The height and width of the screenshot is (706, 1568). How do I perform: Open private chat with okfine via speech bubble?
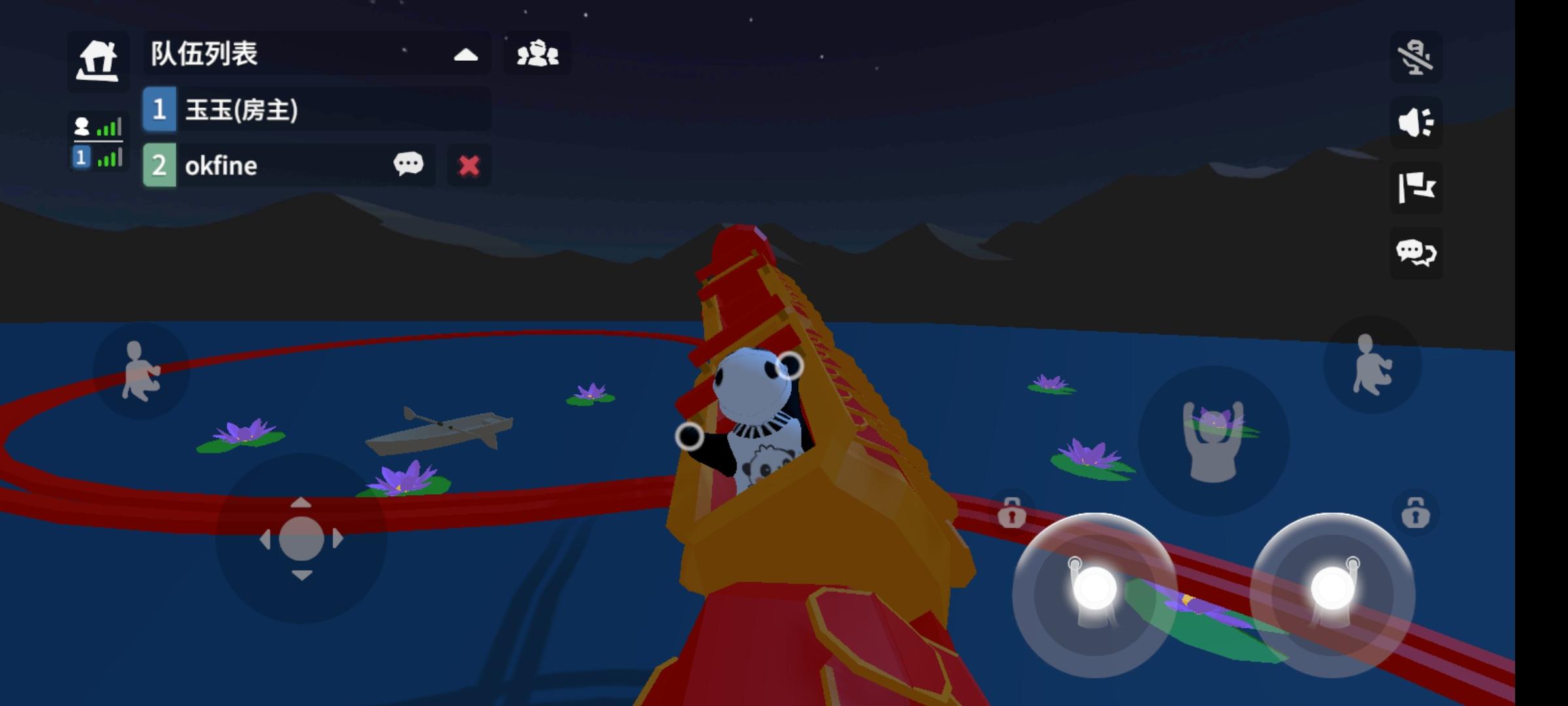[x=408, y=165]
